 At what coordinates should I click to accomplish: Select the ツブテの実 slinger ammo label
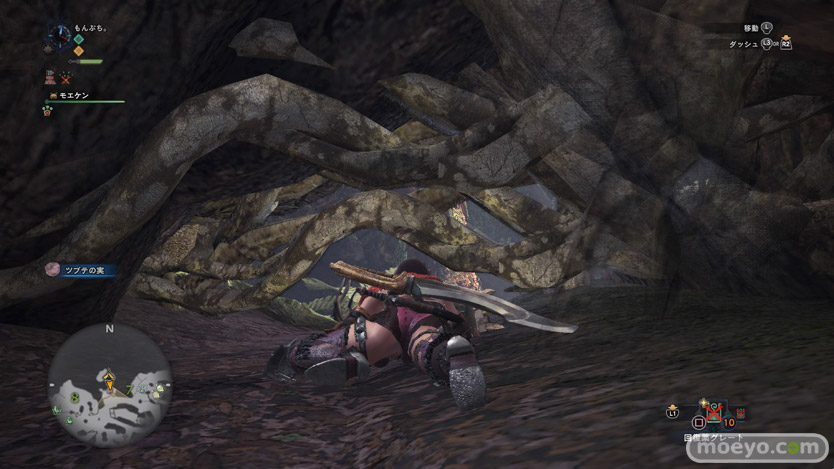pos(81,270)
